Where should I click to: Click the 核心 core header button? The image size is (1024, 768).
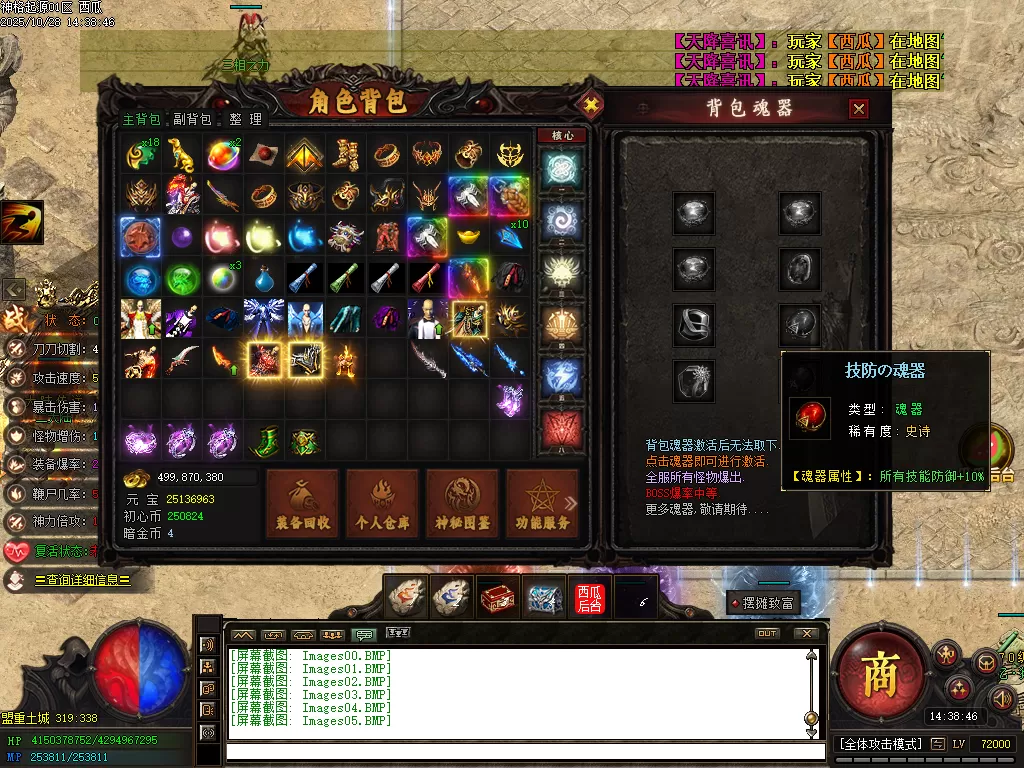[561, 135]
